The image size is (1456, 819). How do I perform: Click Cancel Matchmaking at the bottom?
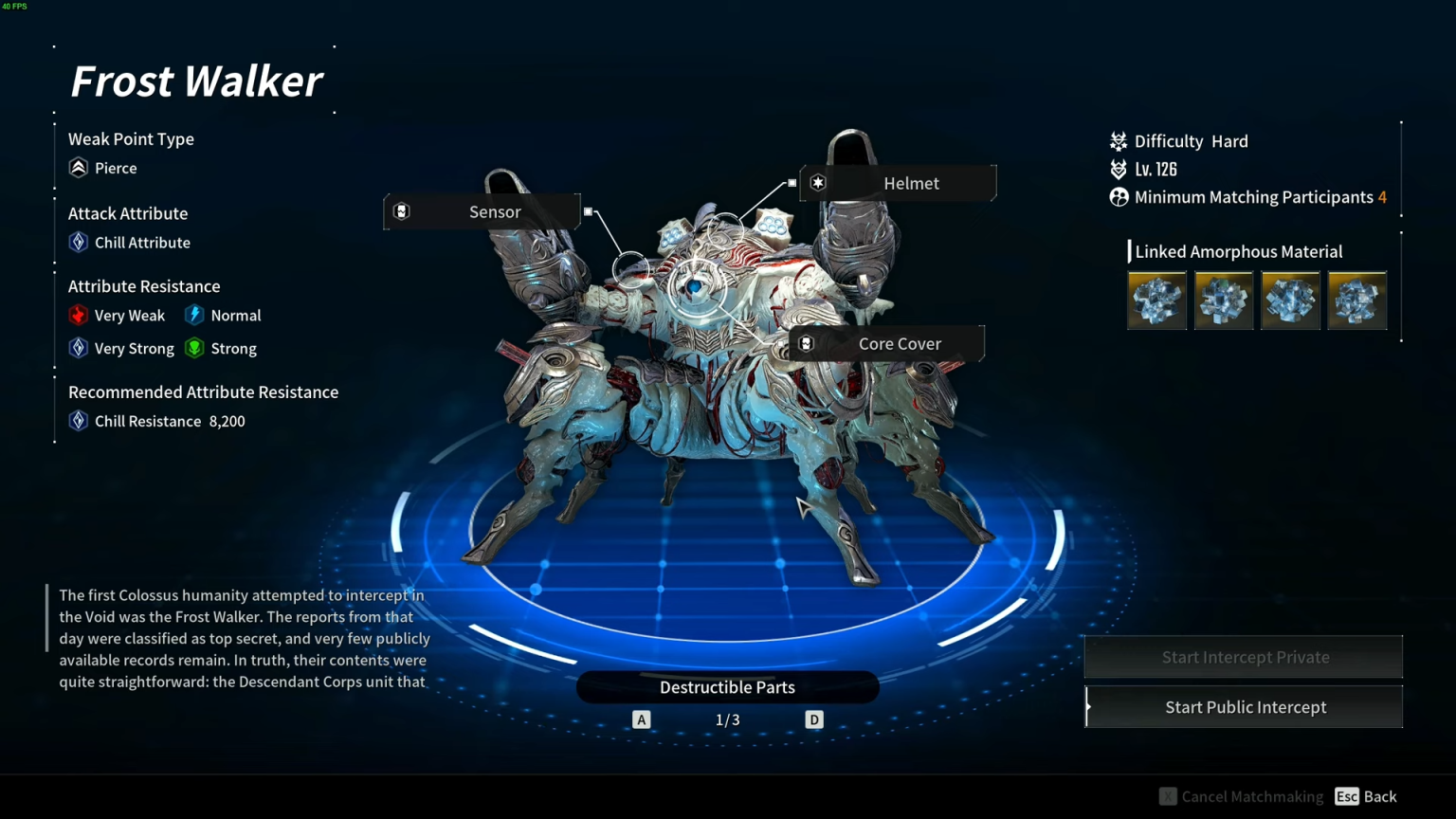click(1241, 796)
